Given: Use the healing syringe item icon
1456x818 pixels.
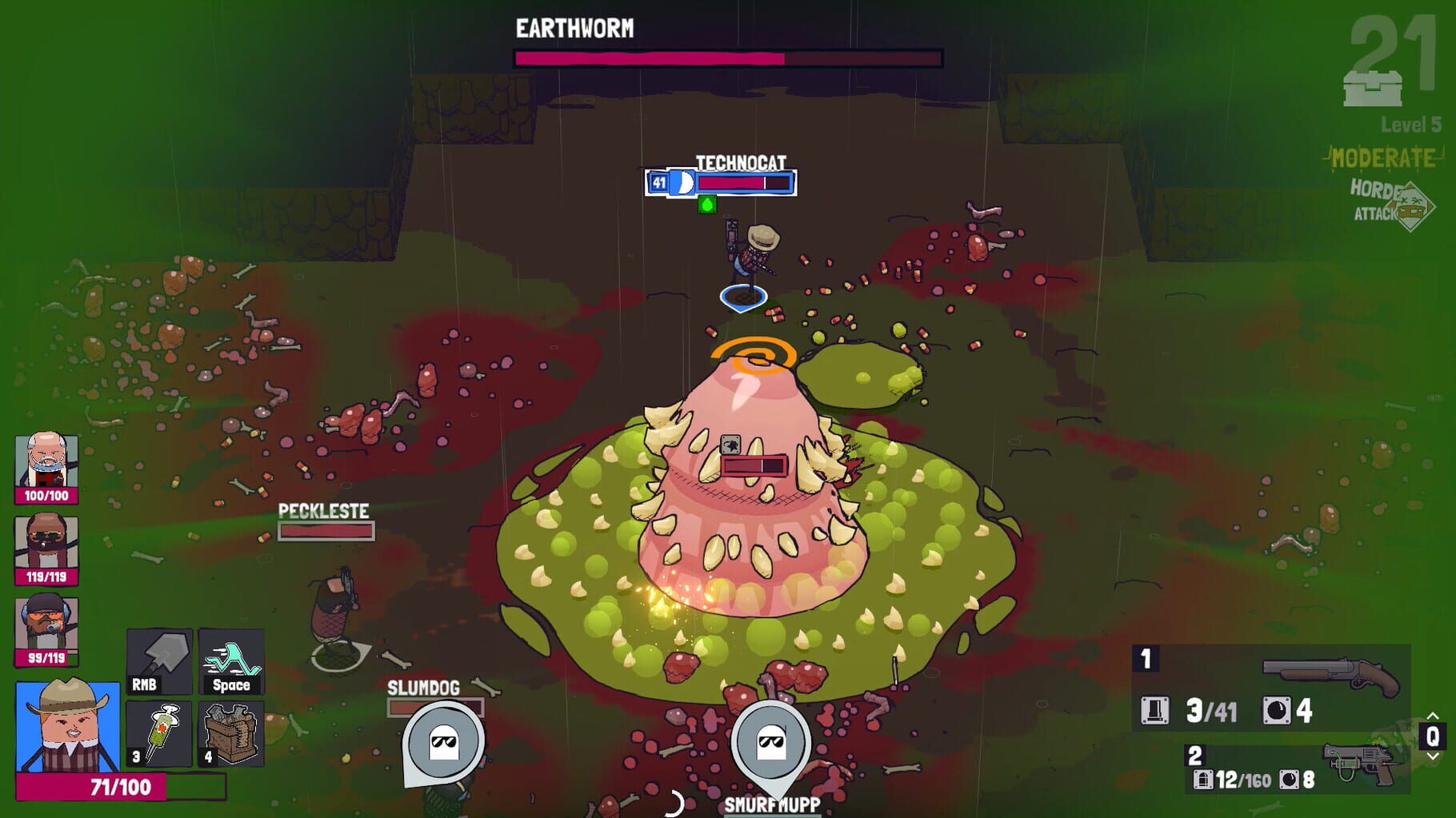Looking at the screenshot, I should [x=158, y=733].
